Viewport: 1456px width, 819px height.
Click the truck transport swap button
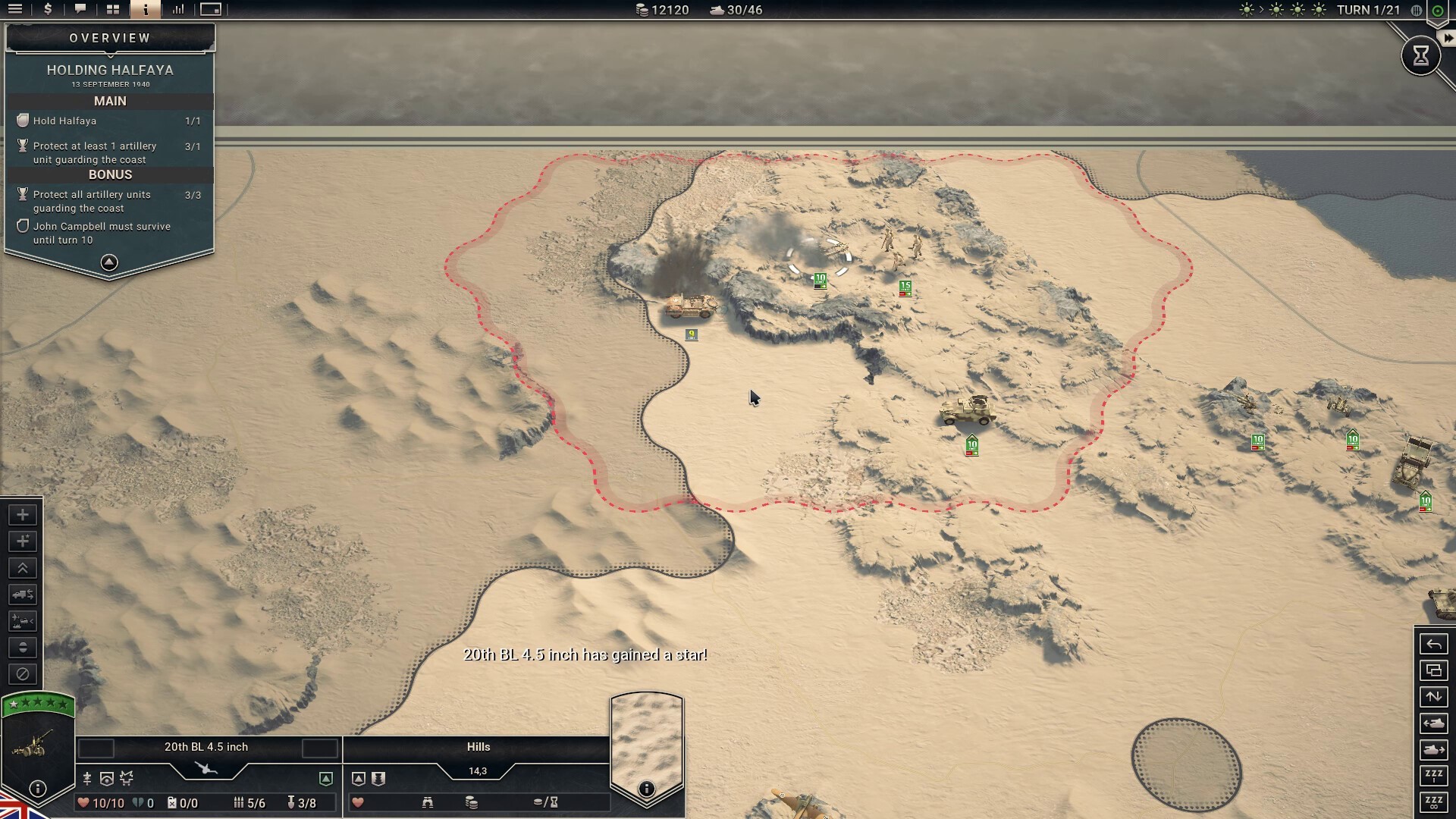pos(23,595)
